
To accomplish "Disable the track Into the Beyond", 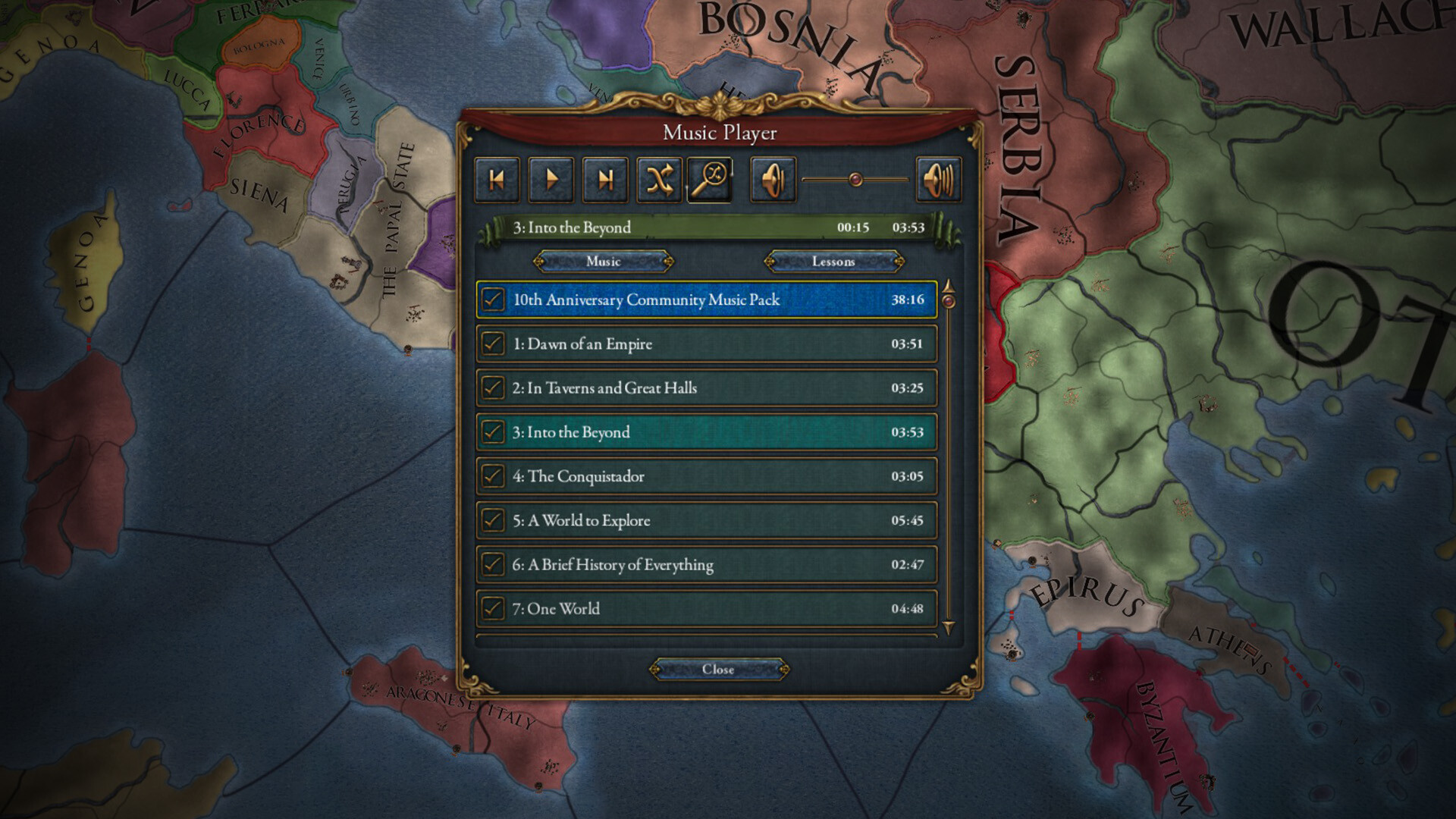I will tap(493, 432).
